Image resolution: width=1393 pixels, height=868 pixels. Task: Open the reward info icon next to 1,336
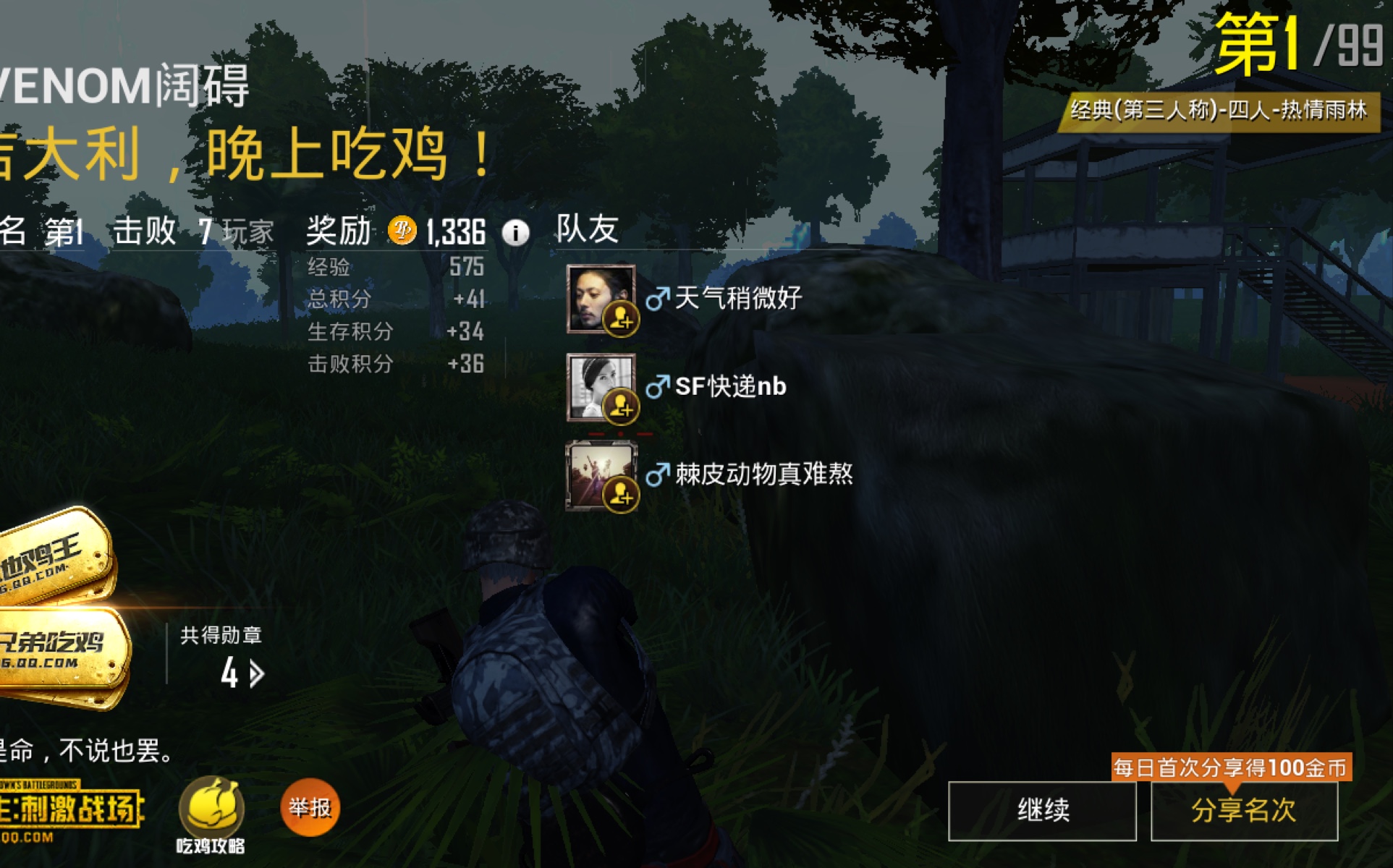pos(516,233)
